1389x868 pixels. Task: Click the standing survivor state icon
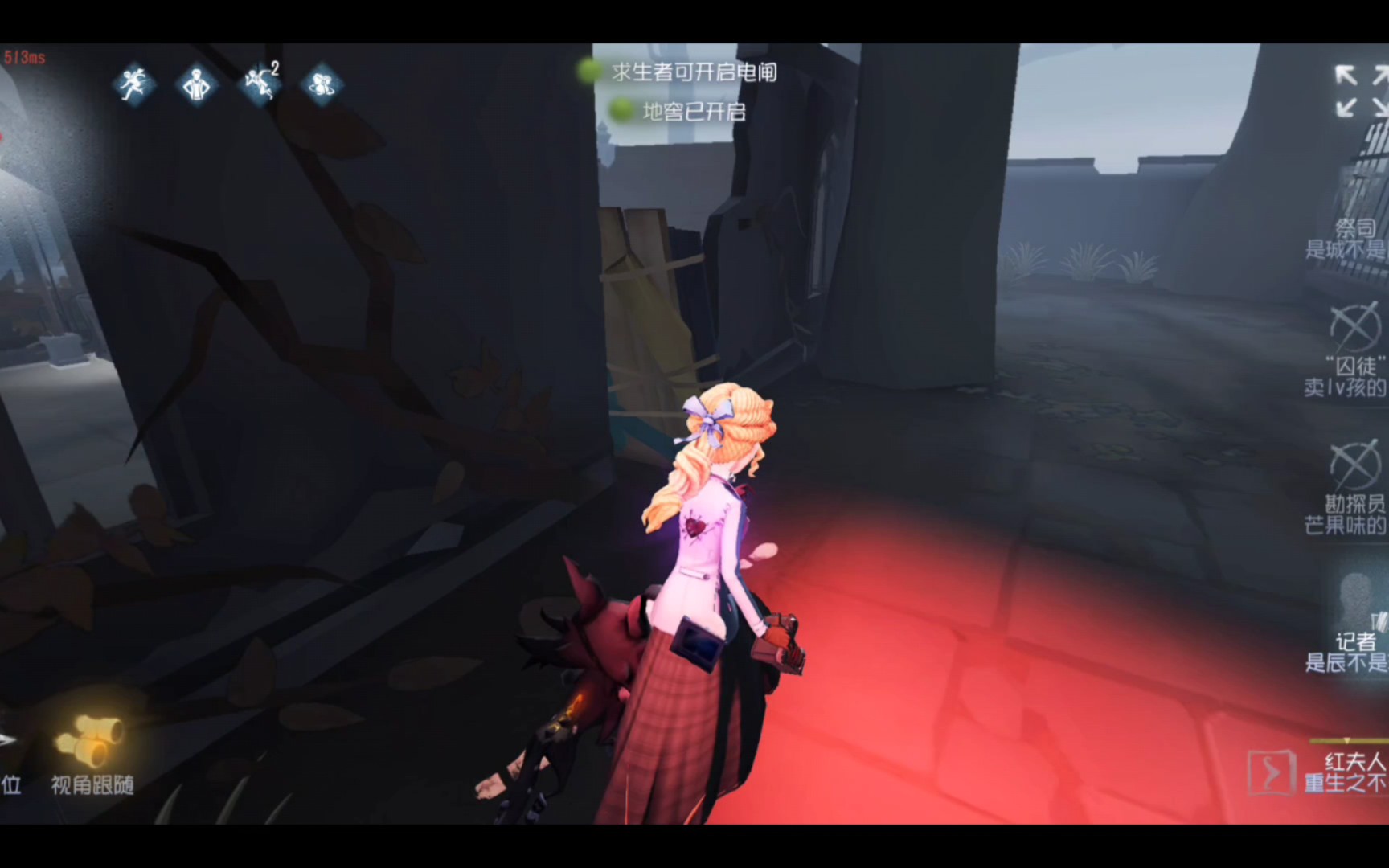point(198,85)
